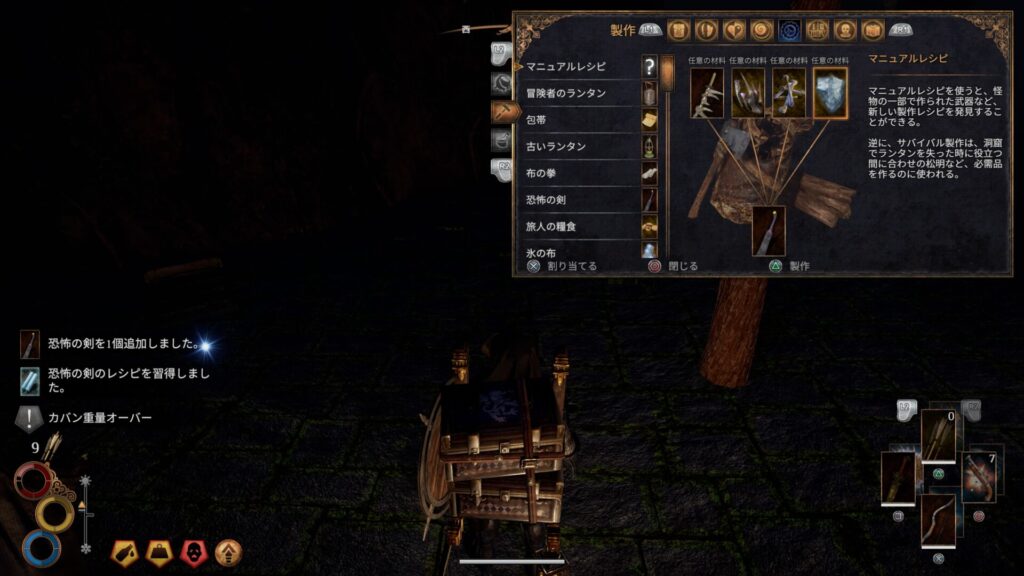Screen dimensions: 1024x576
Task: Choose the 冒険者のランタン recipe
Action: [x=580, y=94]
